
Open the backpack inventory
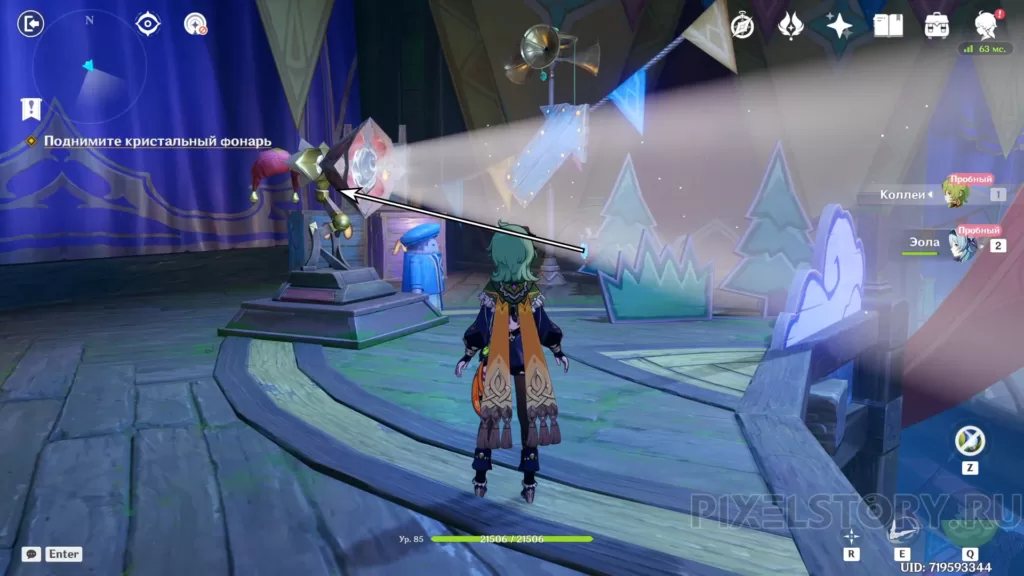(x=937, y=26)
